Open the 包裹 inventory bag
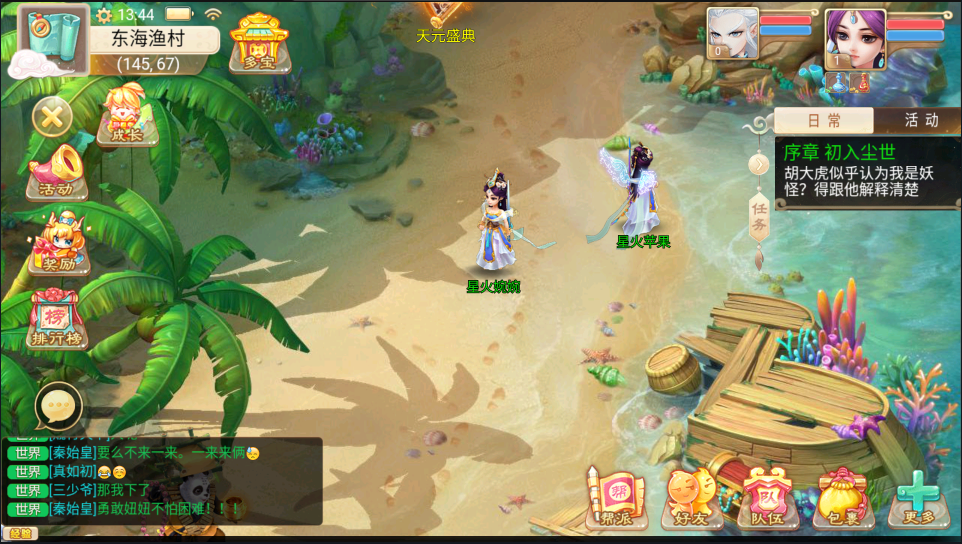The image size is (962, 544). pyautogui.click(x=842, y=497)
